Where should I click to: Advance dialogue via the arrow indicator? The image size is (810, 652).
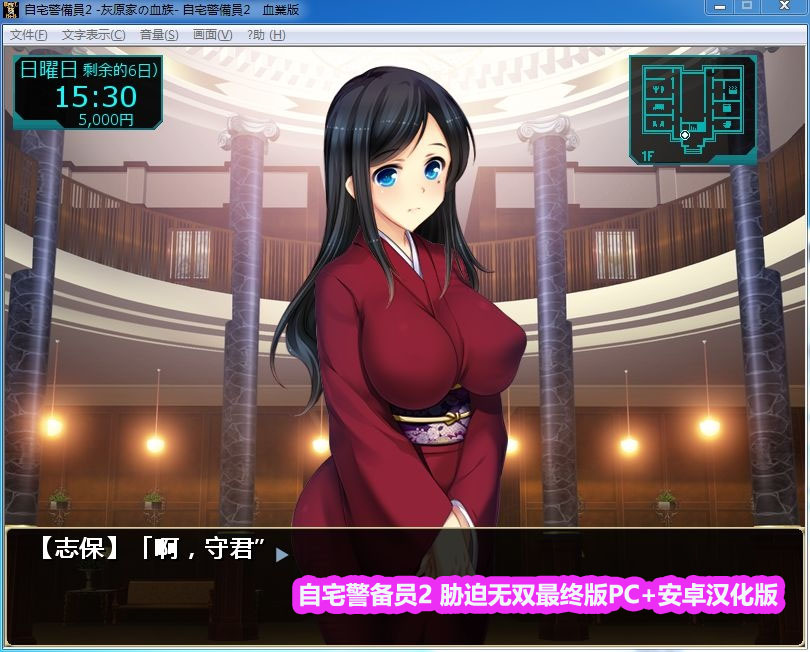click(x=282, y=553)
